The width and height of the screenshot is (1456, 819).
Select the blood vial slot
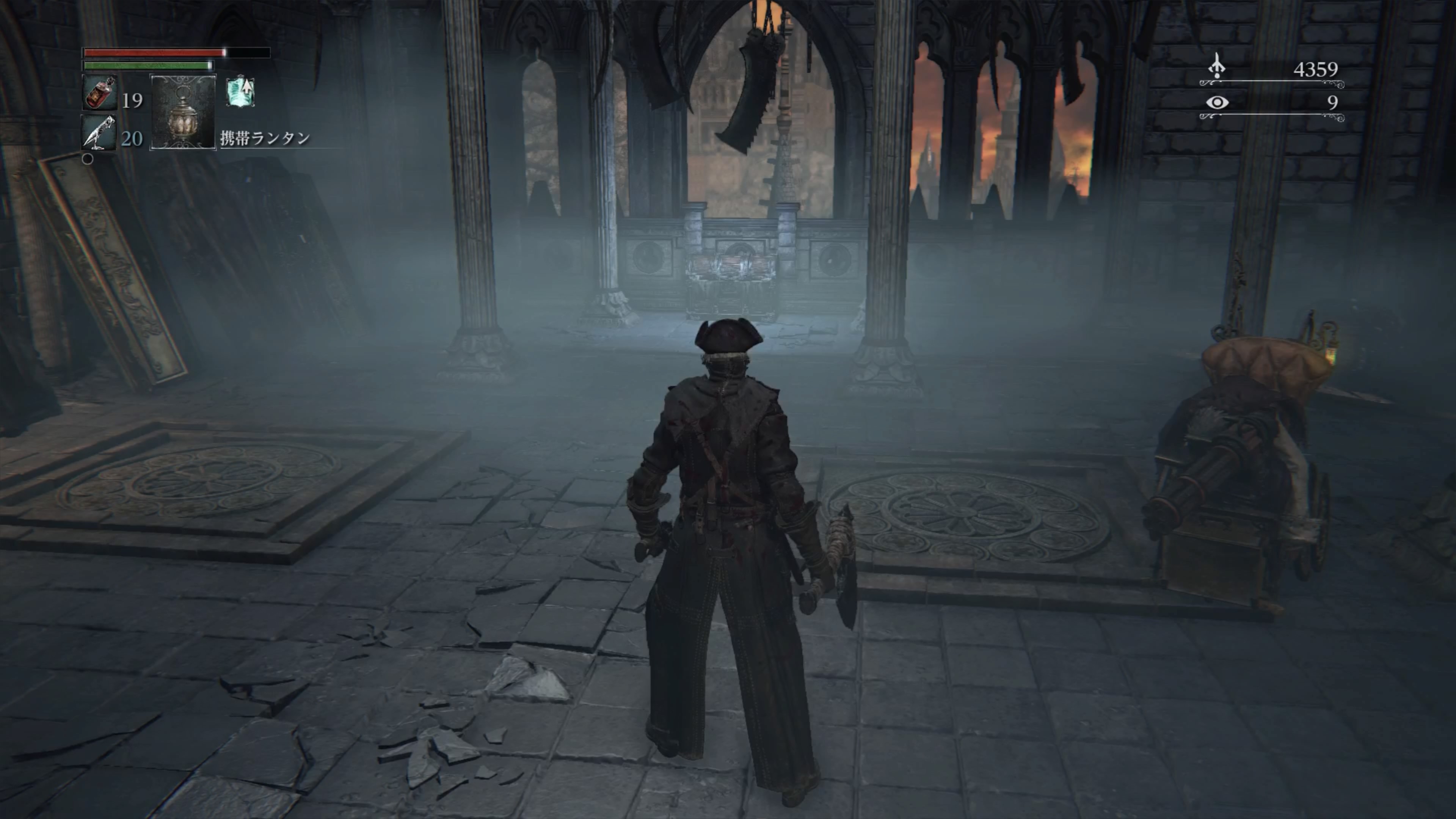click(100, 93)
